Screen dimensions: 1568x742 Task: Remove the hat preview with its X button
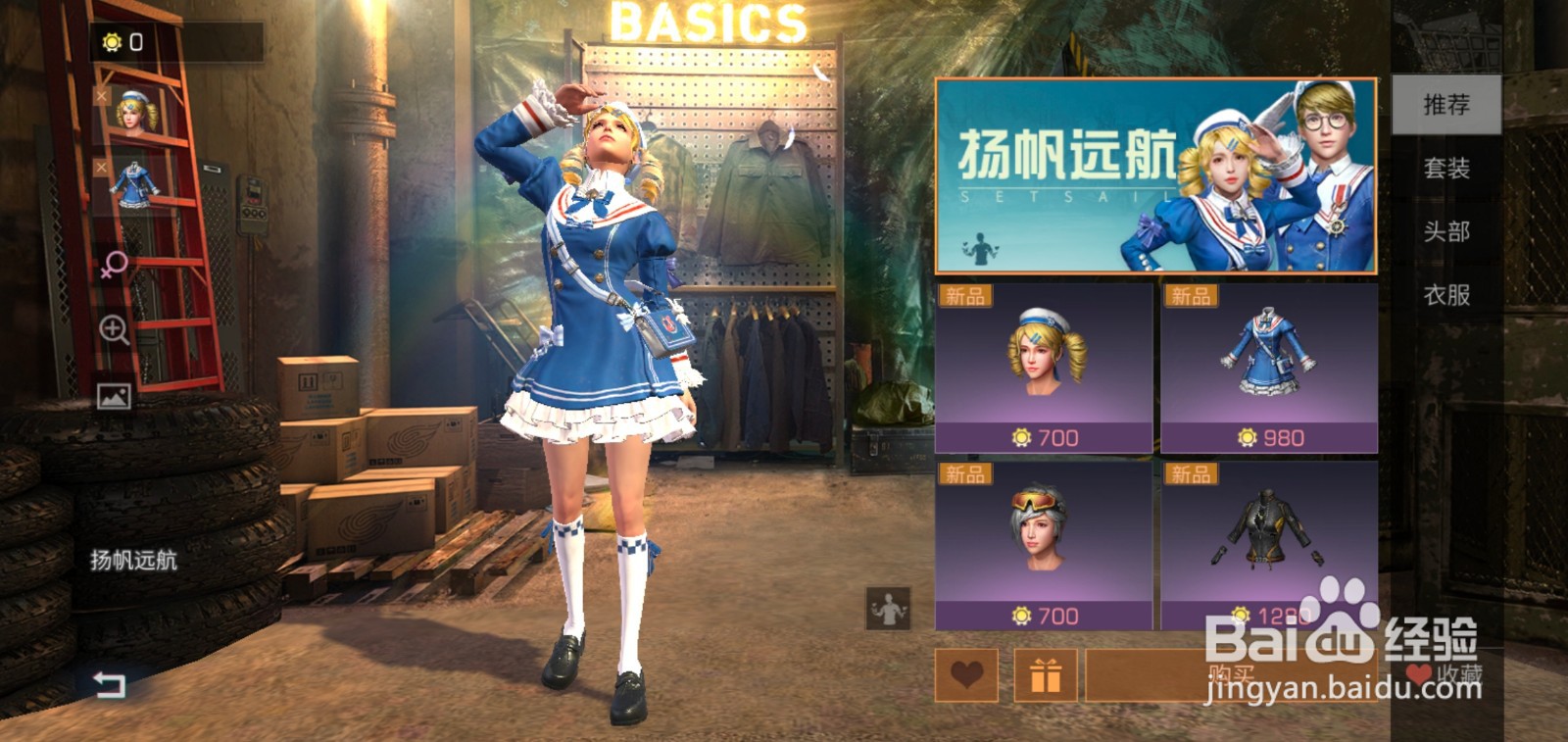coord(101,97)
